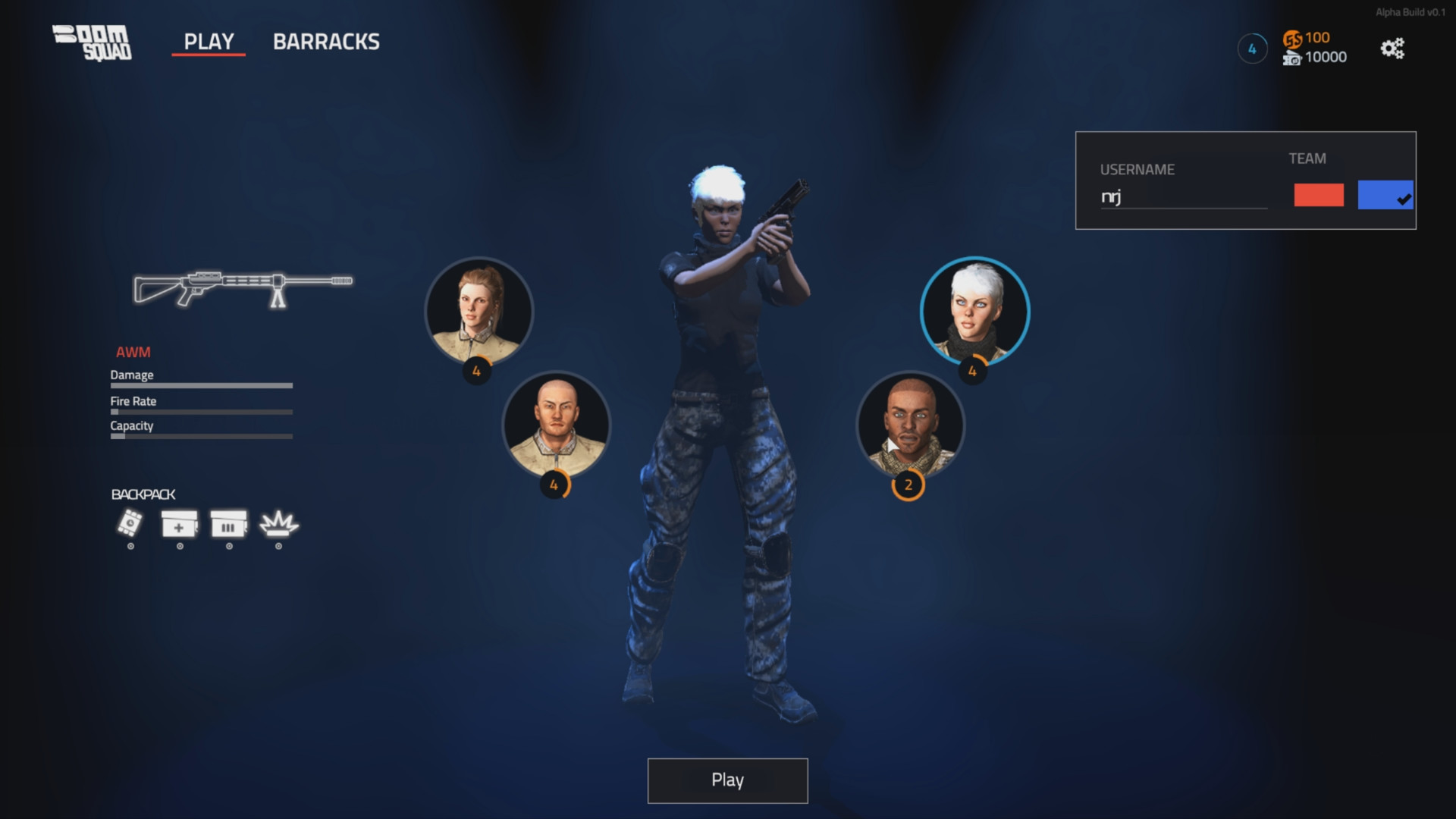
Task: Edit the USERNAME field showing nrj
Action: pos(1183,199)
